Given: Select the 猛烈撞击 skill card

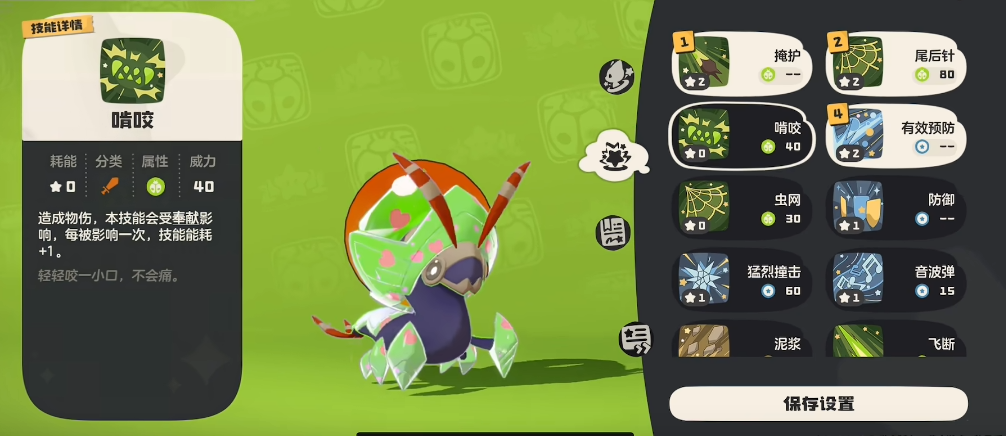Looking at the screenshot, I should coord(741,279).
